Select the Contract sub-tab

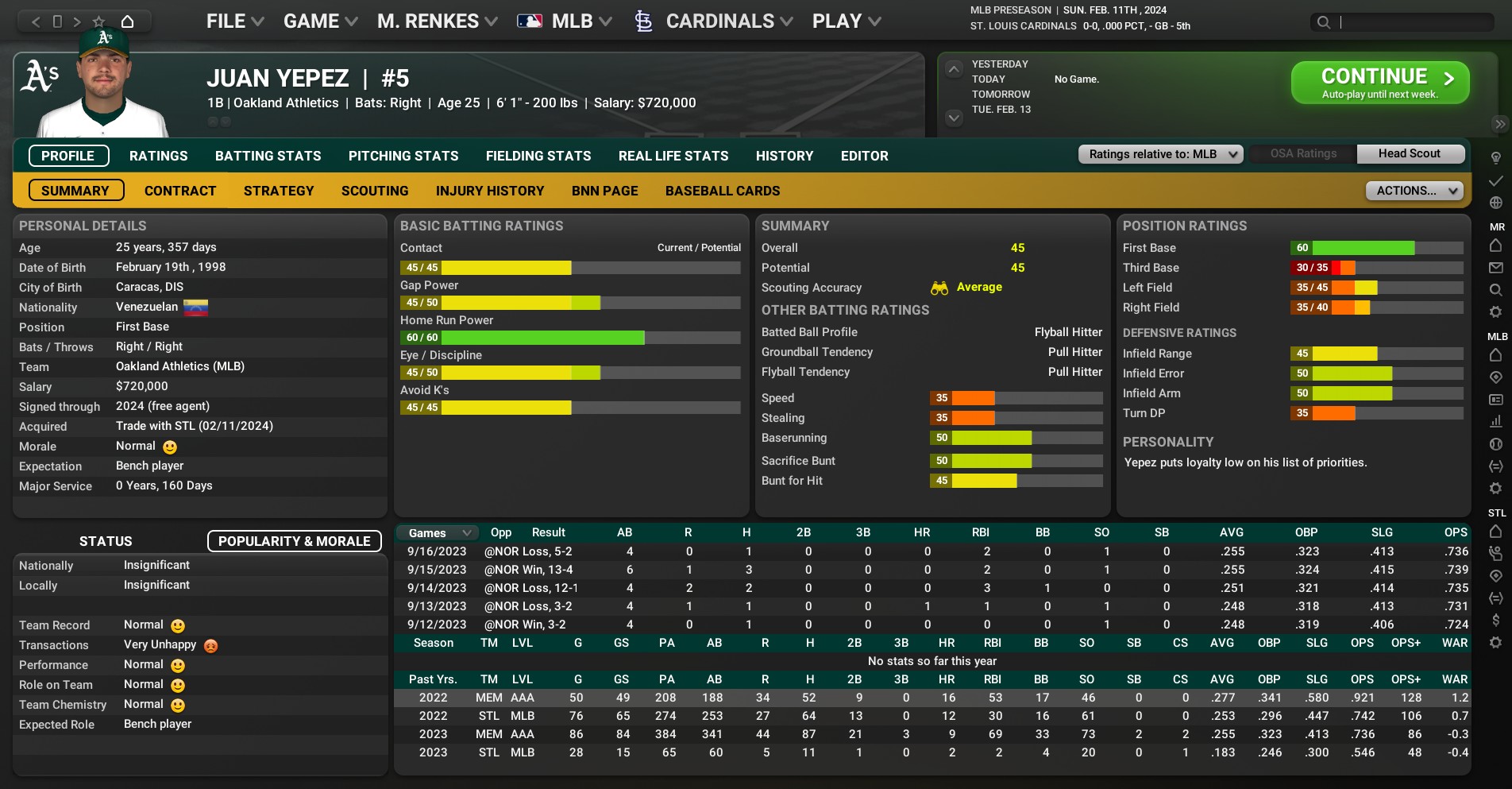(180, 191)
